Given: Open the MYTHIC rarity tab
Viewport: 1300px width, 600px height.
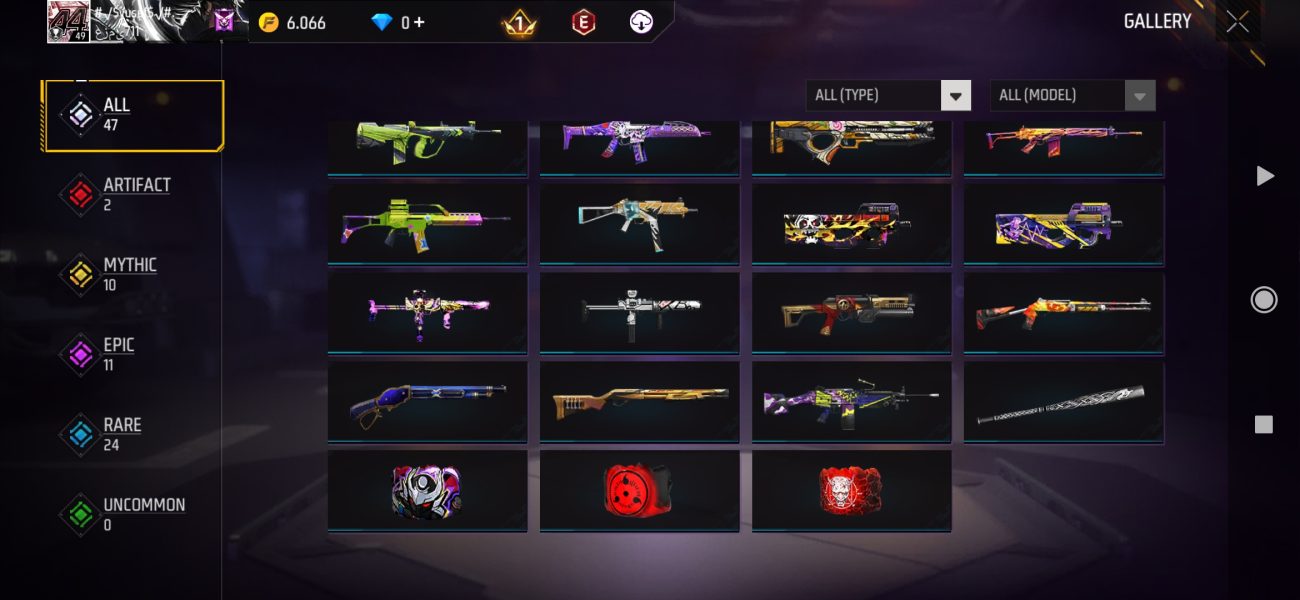Looking at the screenshot, I should click(133, 275).
